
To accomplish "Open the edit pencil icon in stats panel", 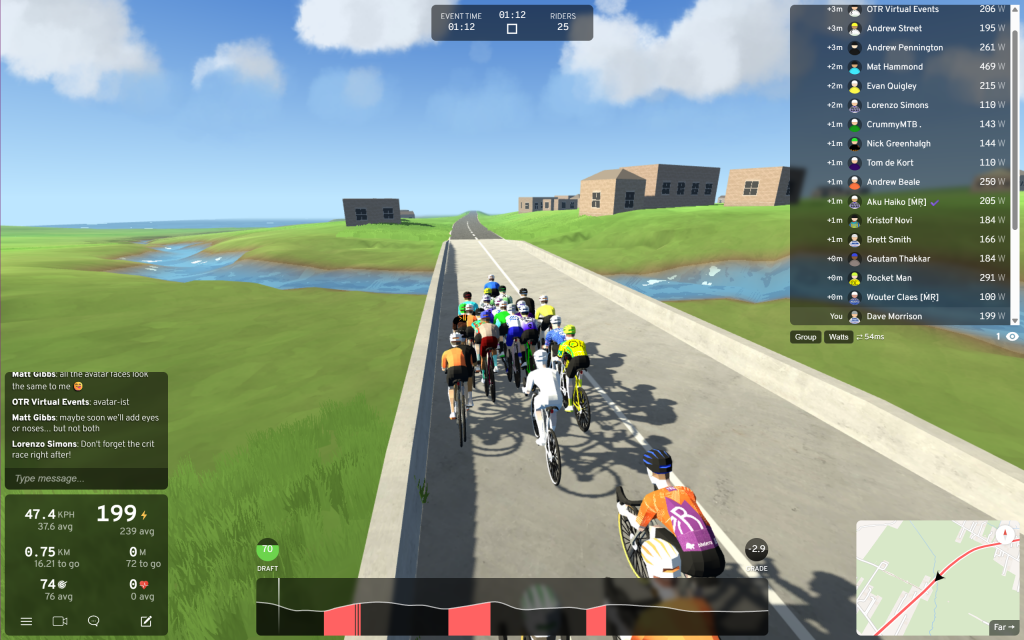I will (146, 621).
